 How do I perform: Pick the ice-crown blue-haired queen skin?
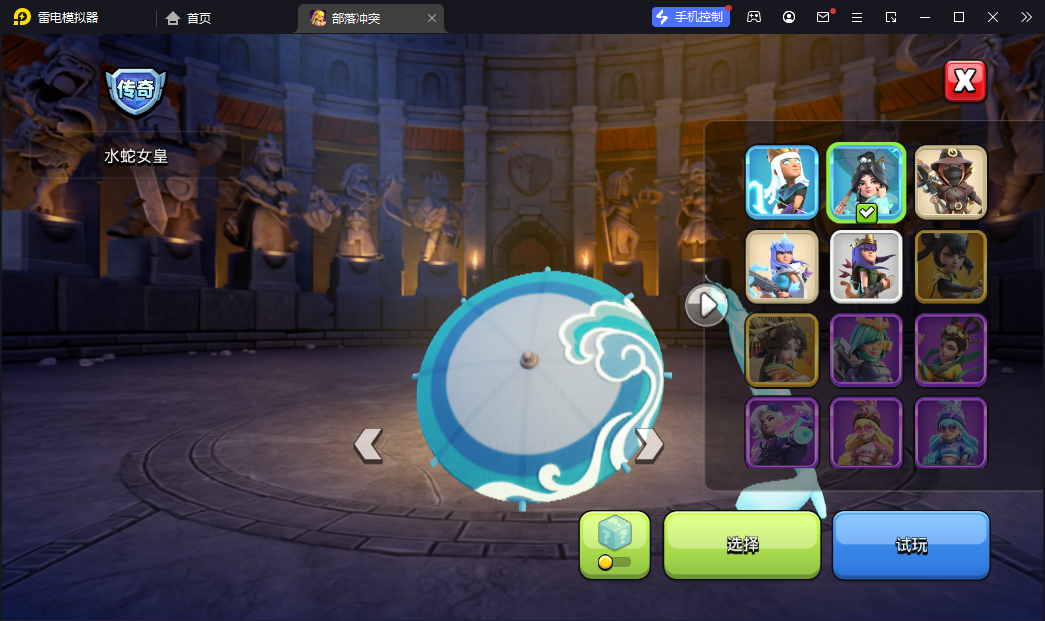(781, 266)
